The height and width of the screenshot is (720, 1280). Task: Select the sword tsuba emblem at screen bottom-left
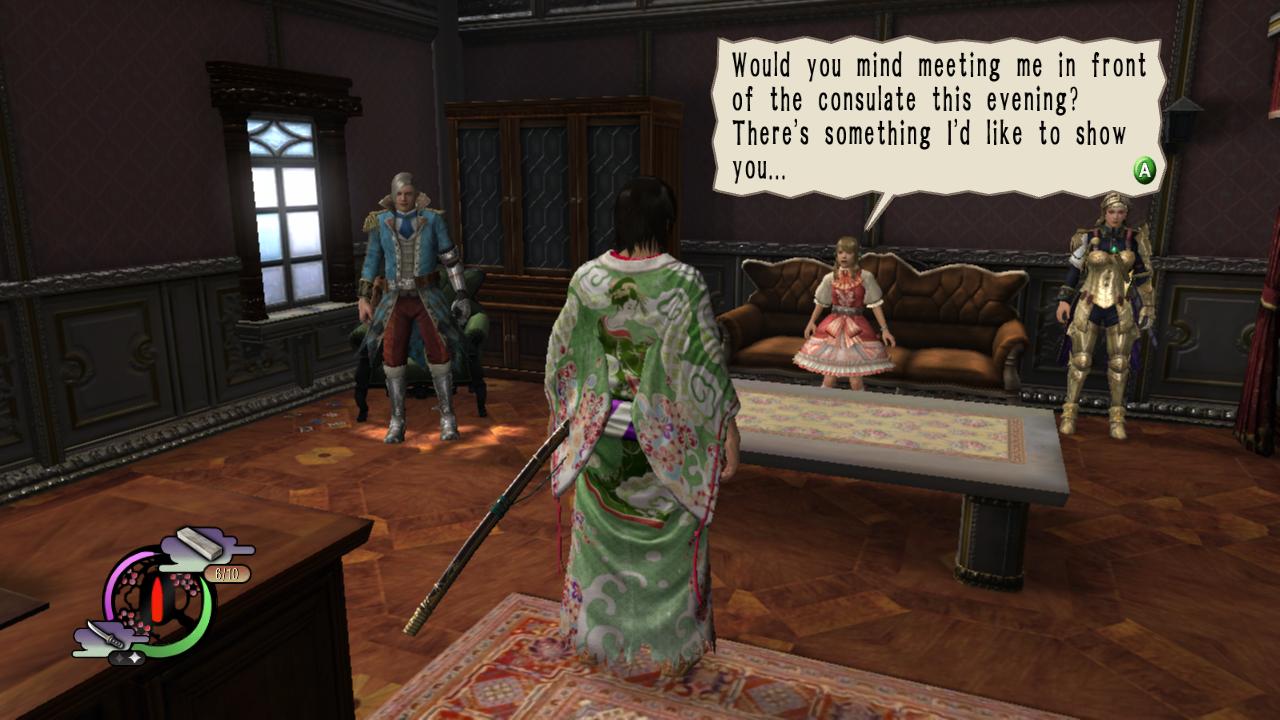click(160, 600)
